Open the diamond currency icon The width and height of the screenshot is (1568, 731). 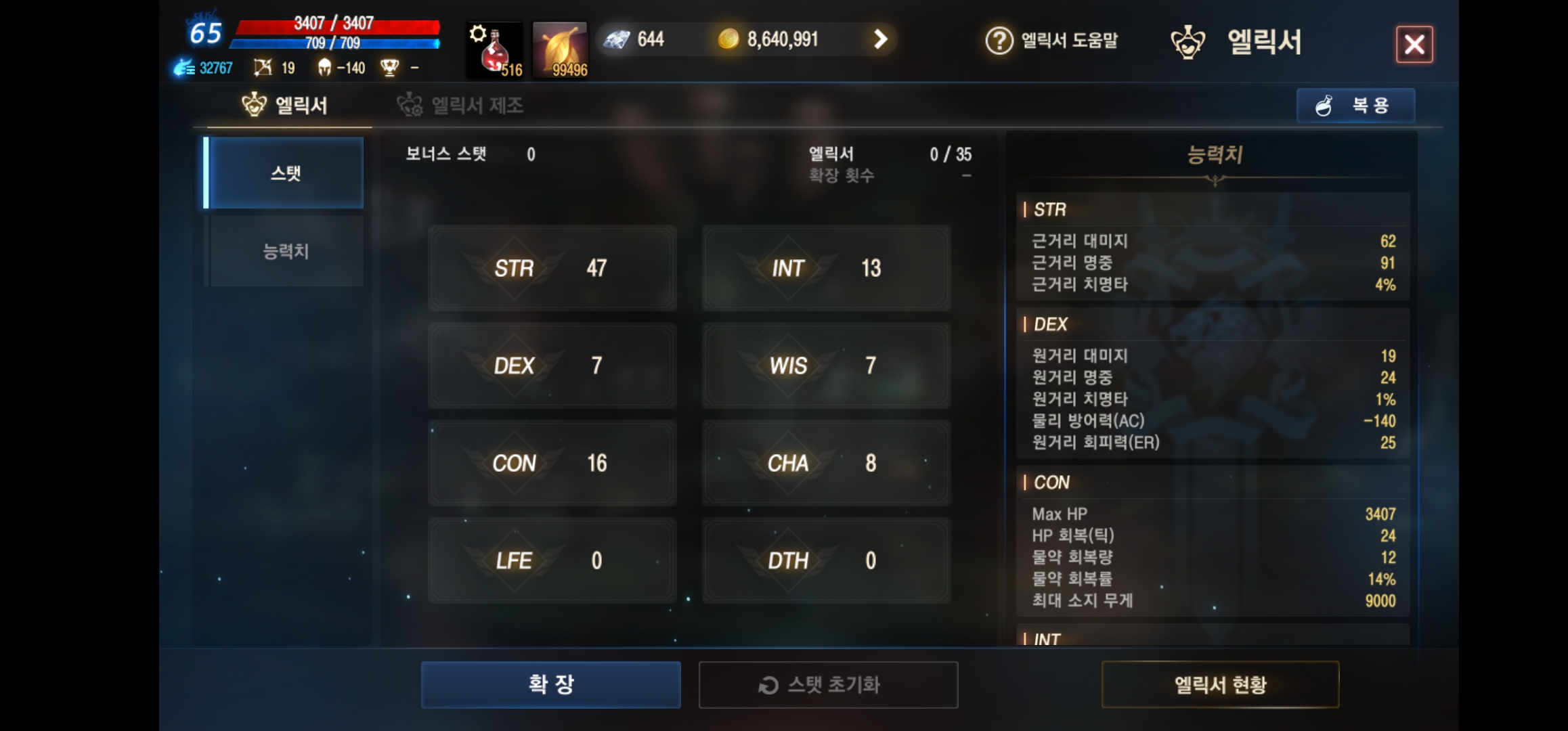coord(617,39)
